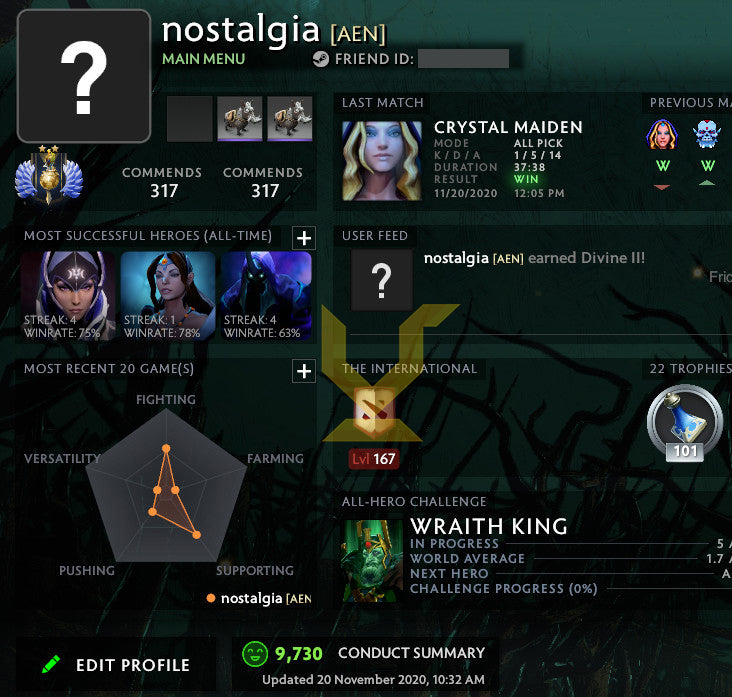
Task: Click the Wraith King All-Hero Challenge portrait
Action: [x=372, y=560]
